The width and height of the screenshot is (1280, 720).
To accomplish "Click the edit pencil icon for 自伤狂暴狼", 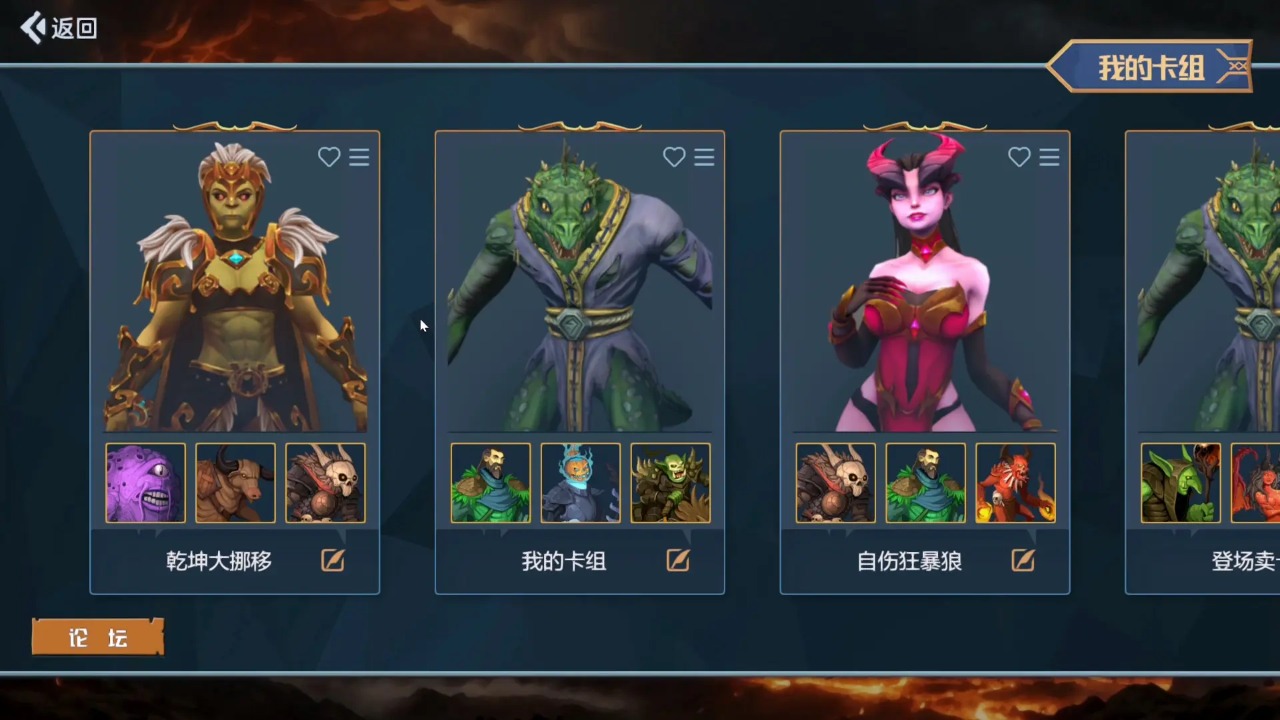I will pyautogui.click(x=1022, y=561).
